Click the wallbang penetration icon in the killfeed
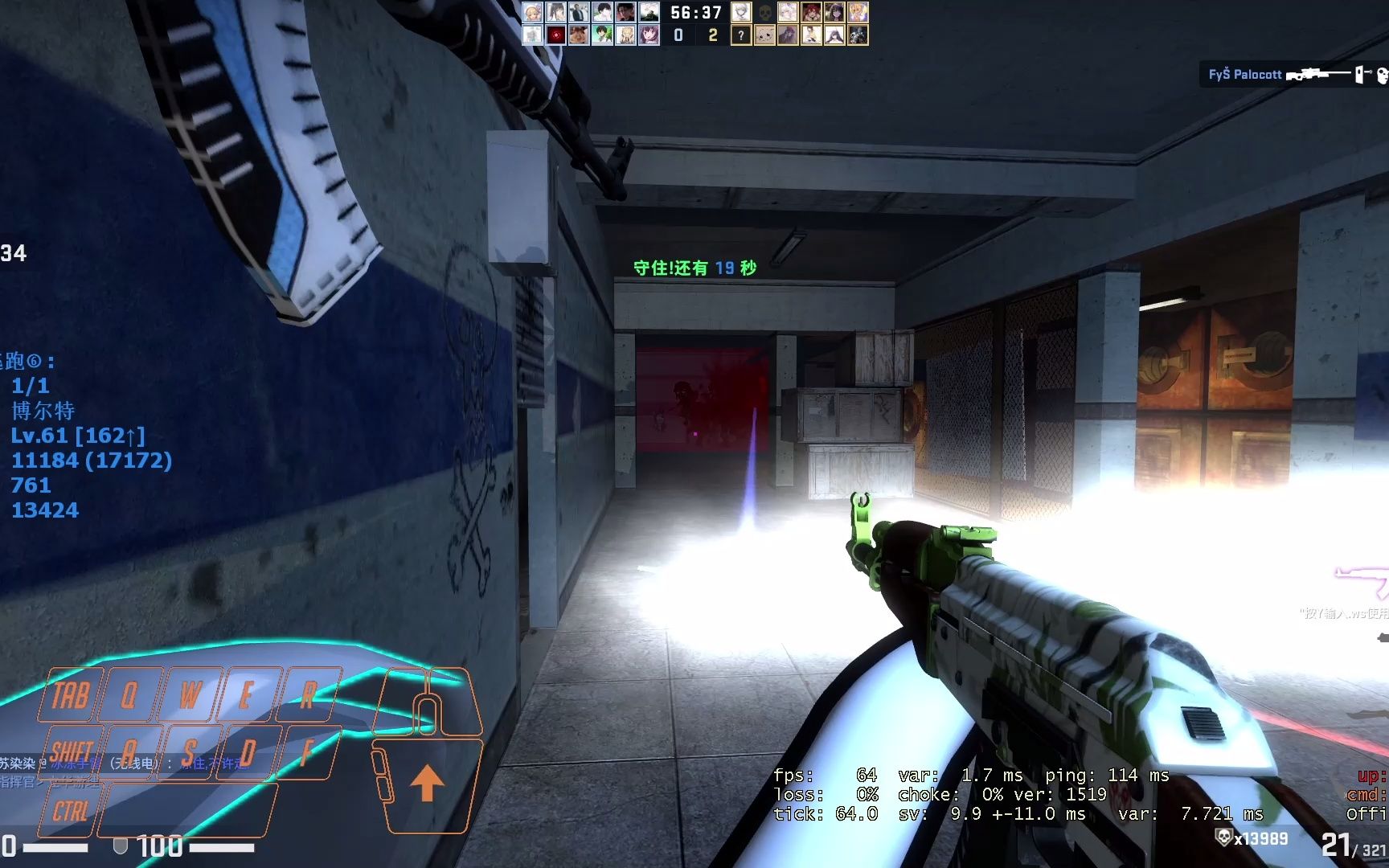1389x868 pixels. click(x=1359, y=74)
